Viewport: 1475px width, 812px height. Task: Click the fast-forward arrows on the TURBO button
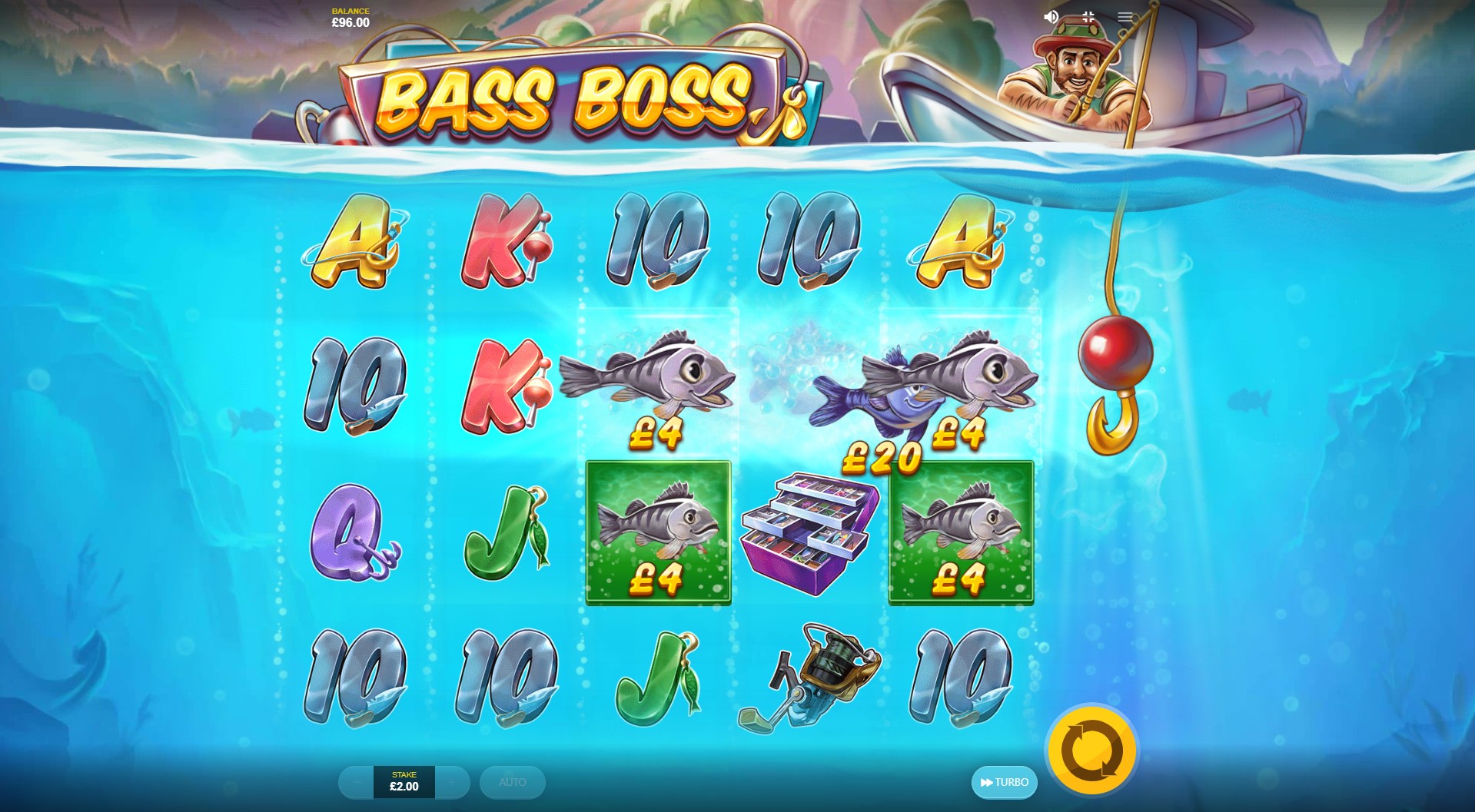[986, 783]
